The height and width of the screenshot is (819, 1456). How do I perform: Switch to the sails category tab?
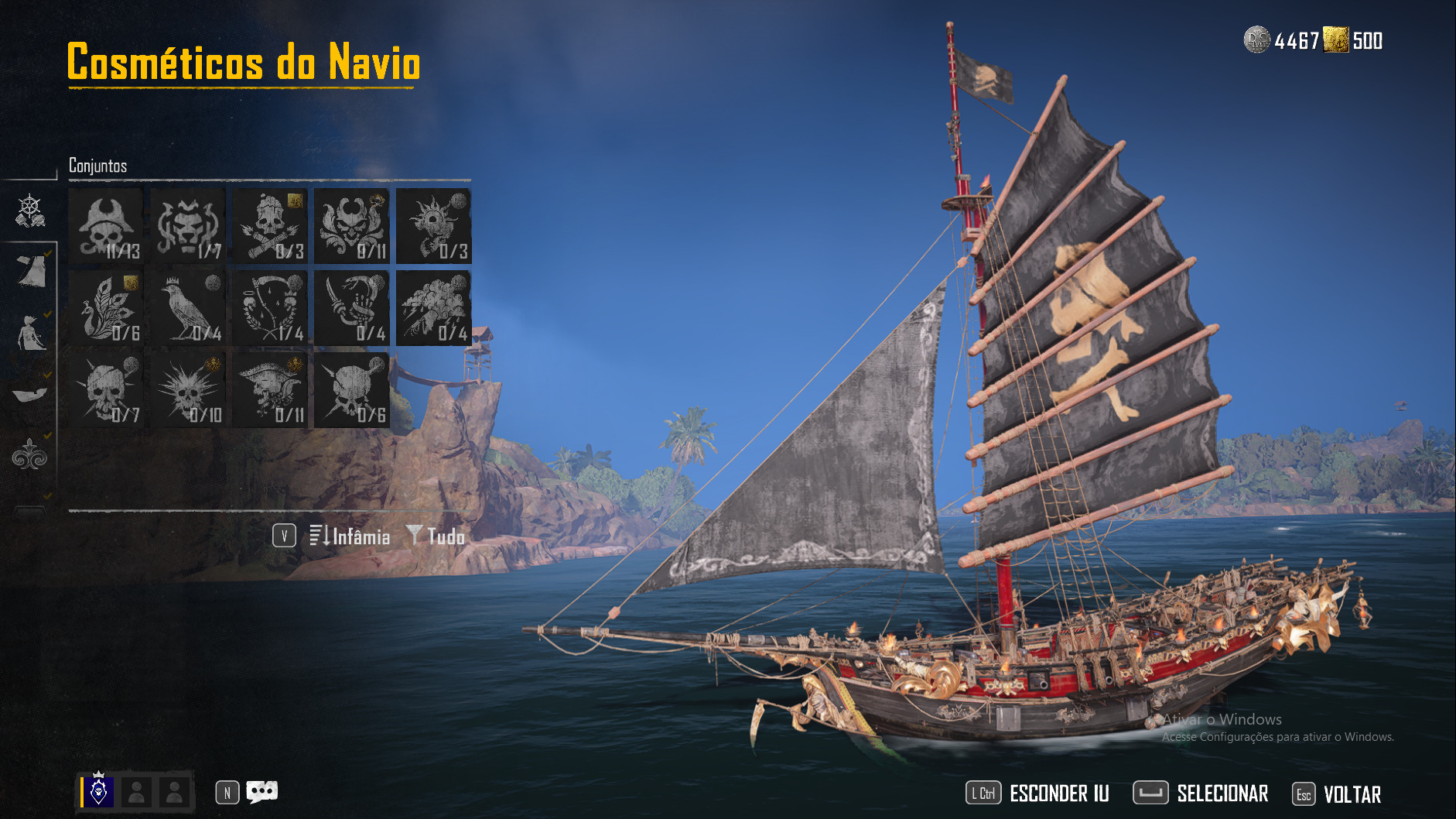click(x=31, y=271)
